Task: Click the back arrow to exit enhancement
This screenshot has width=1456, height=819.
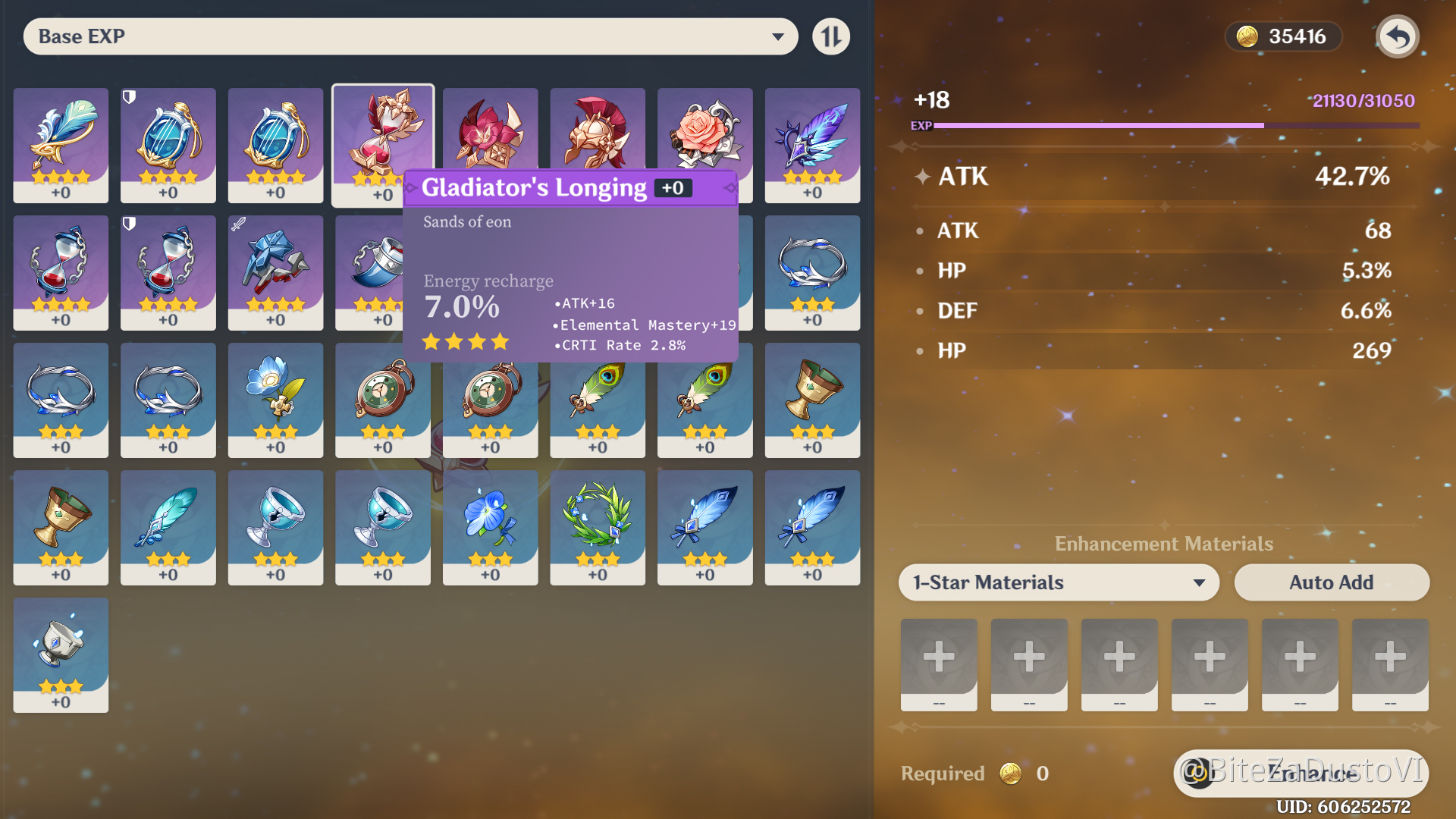Action: 1398,36
